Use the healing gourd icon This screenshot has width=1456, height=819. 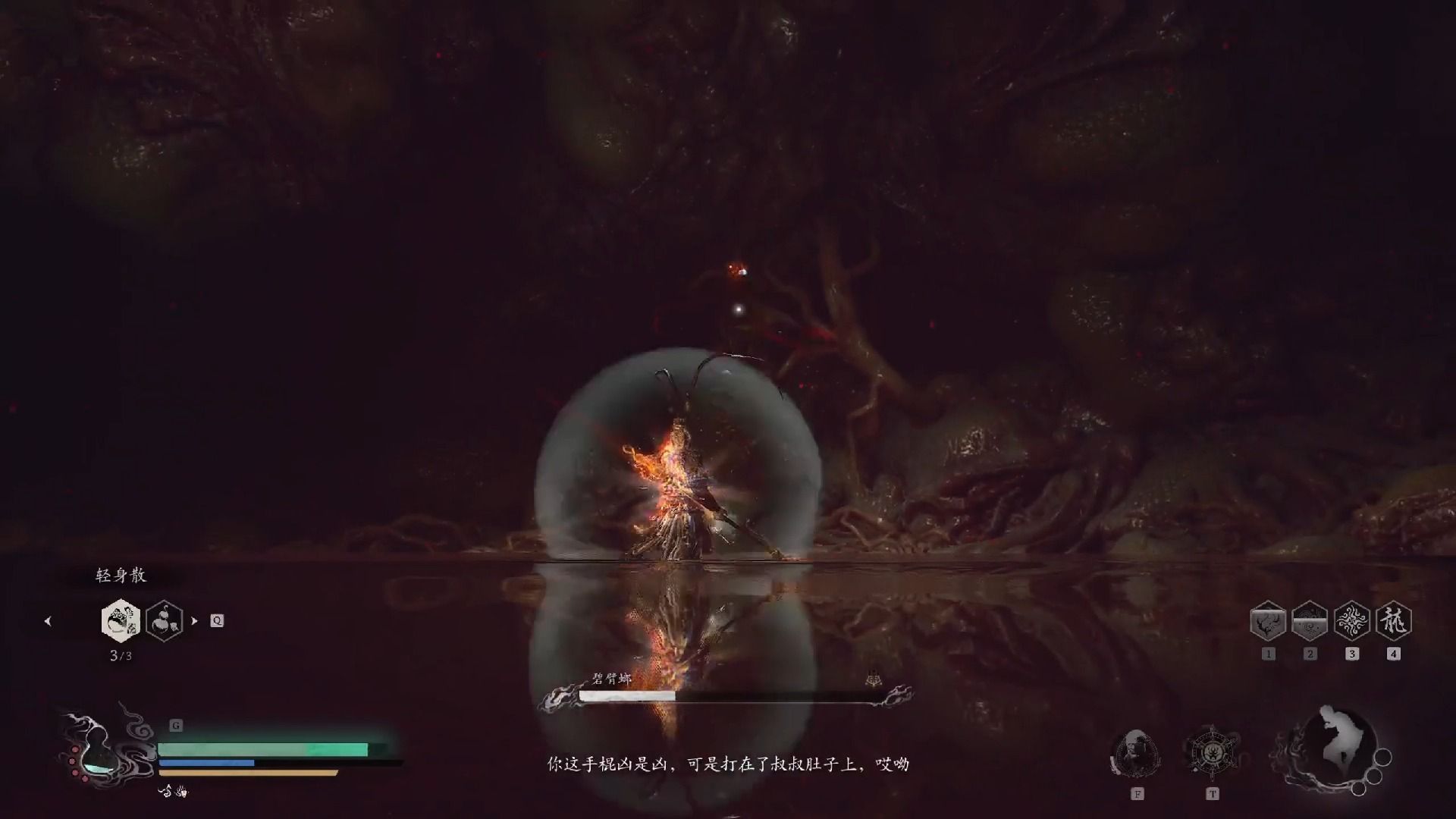pyautogui.click(x=96, y=751)
